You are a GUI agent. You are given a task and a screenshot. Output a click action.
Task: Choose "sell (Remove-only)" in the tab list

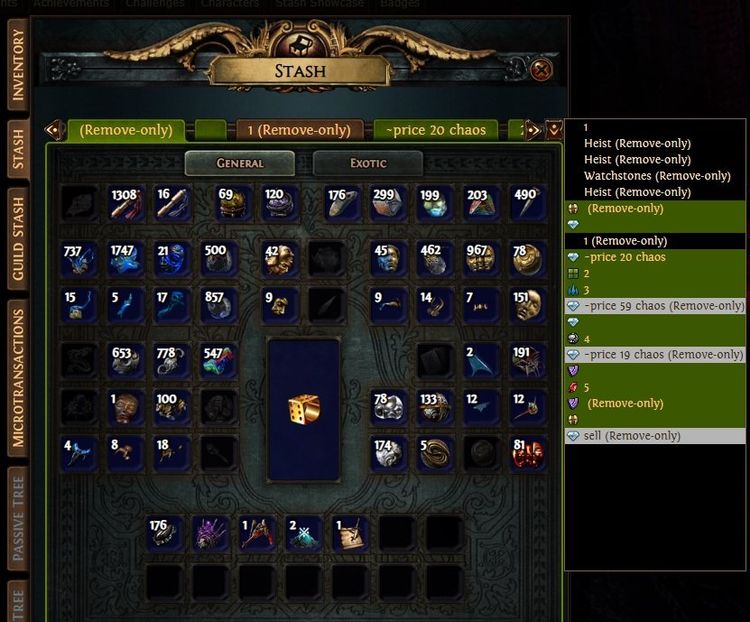[x=632, y=436]
